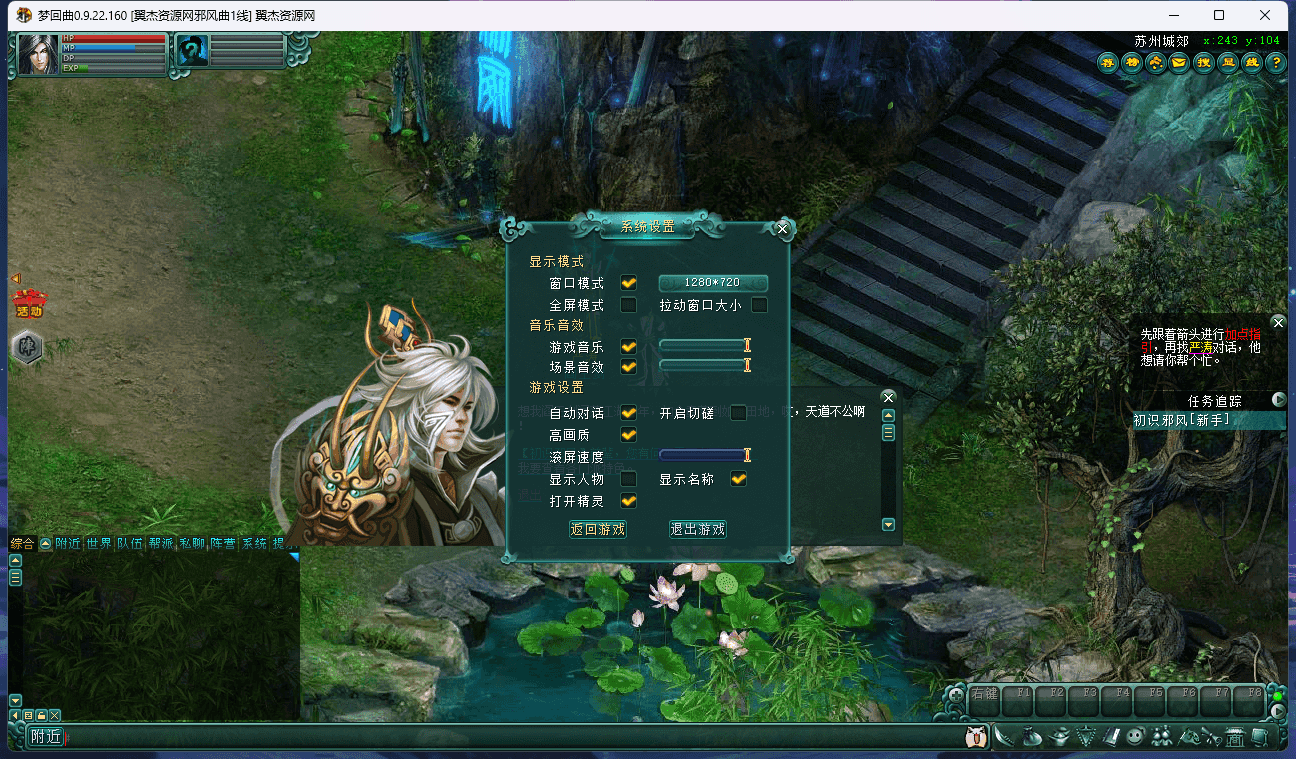Image resolution: width=1296 pixels, height=759 pixels.
Task: Disable the 游戏音乐 game music checkbox
Action: 628,346
